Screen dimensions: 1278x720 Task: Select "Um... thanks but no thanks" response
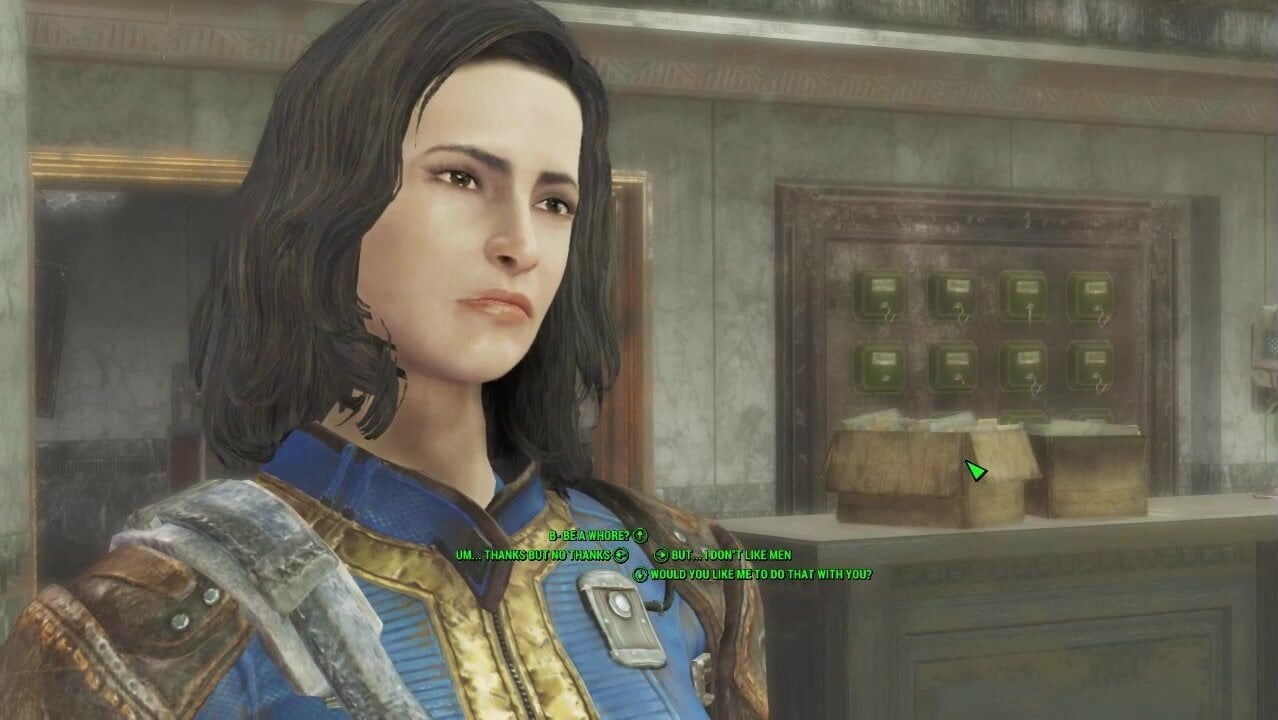[533, 555]
